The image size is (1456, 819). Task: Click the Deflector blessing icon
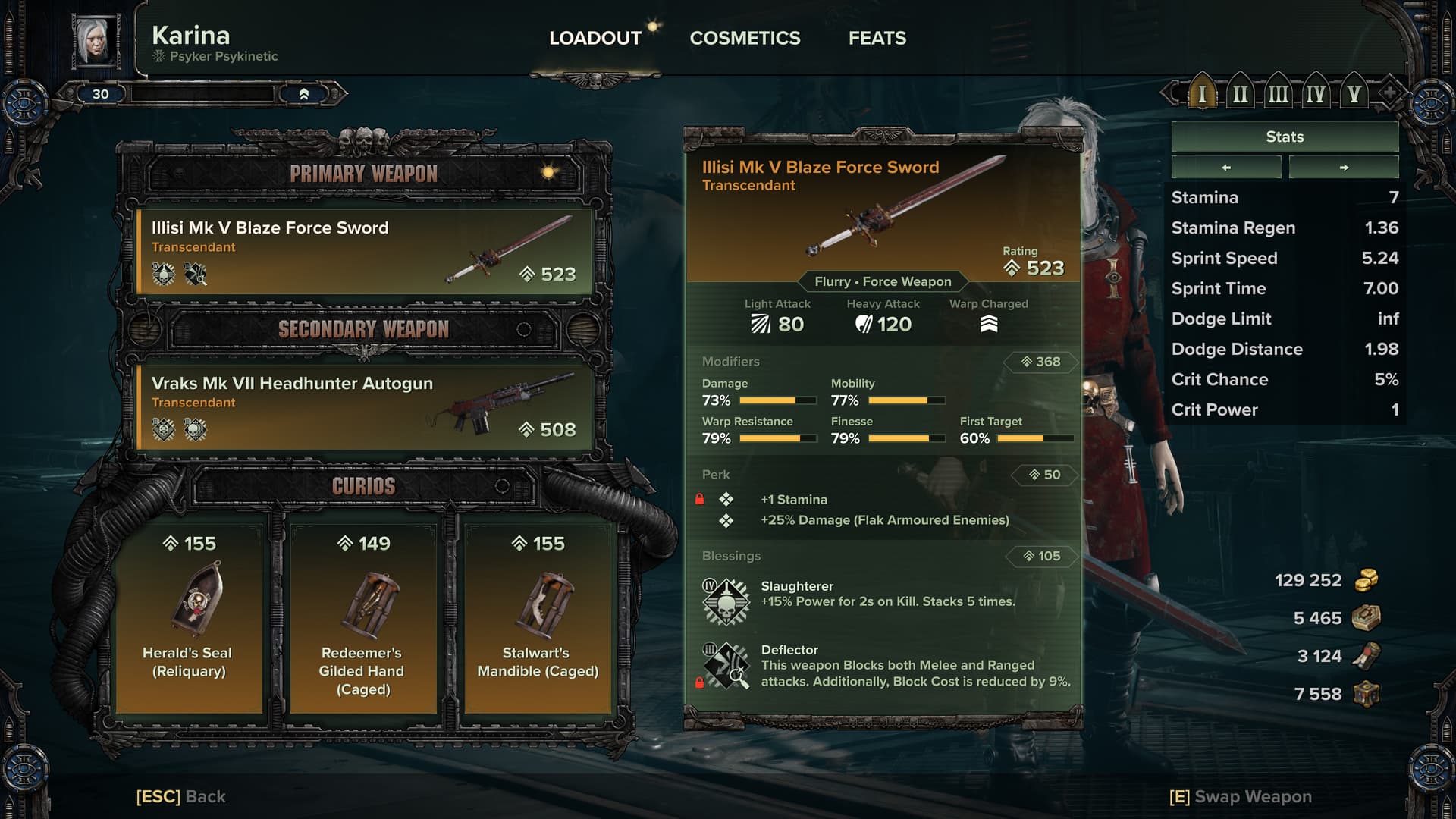tap(726, 666)
